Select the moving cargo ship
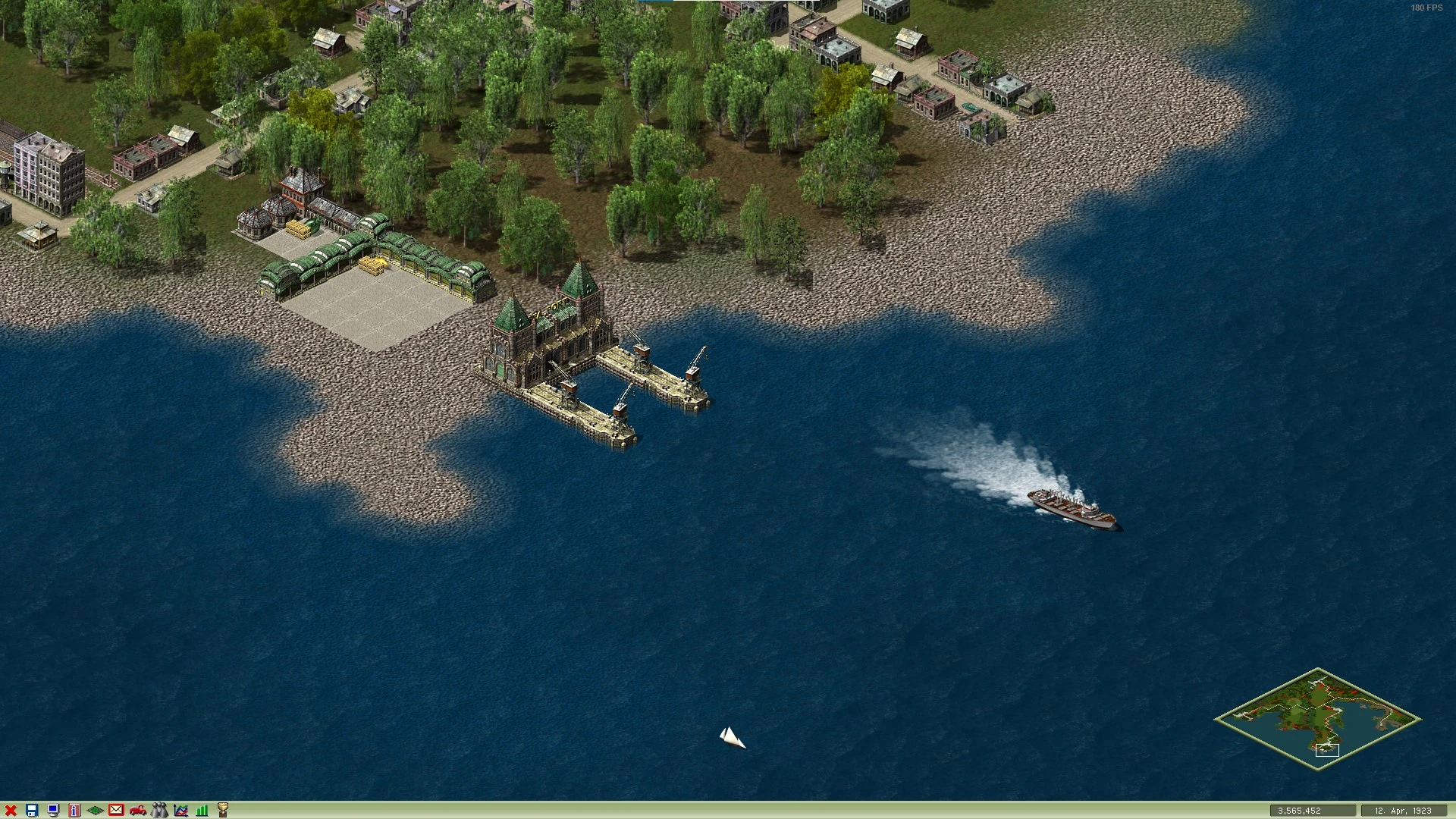The height and width of the screenshot is (819, 1456). [x=1069, y=508]
